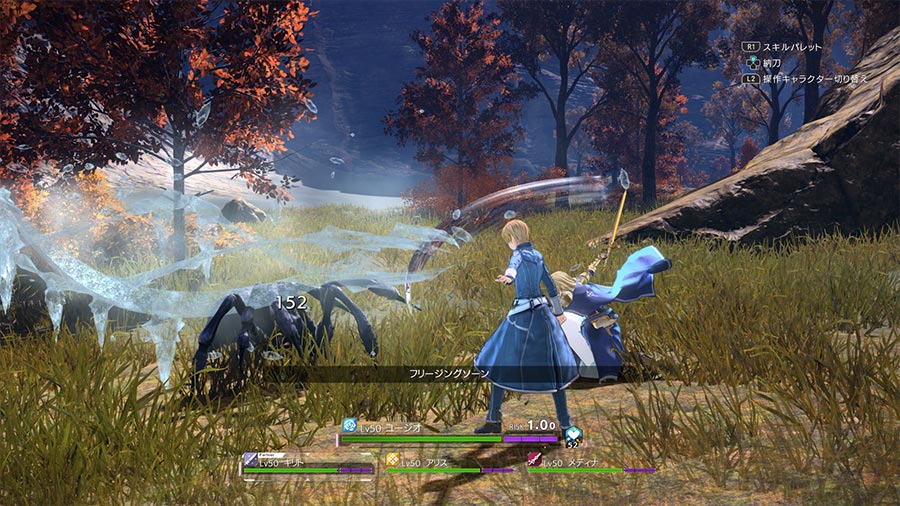Select Medina's red sword party icon
This screenshot has height=506, width=900.
pyautogui.click(x=534, y=460)
